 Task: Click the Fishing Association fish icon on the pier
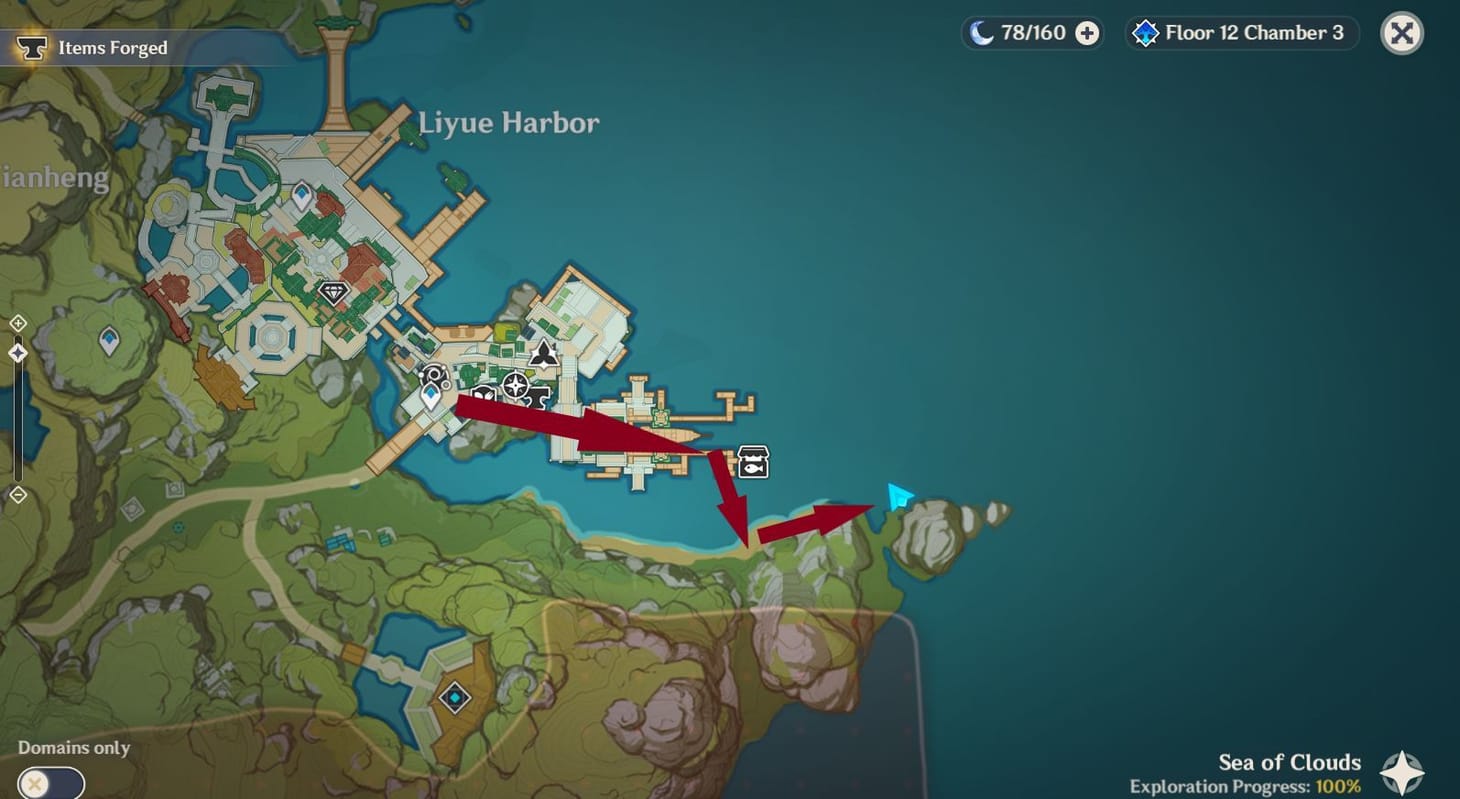point(751,462)
